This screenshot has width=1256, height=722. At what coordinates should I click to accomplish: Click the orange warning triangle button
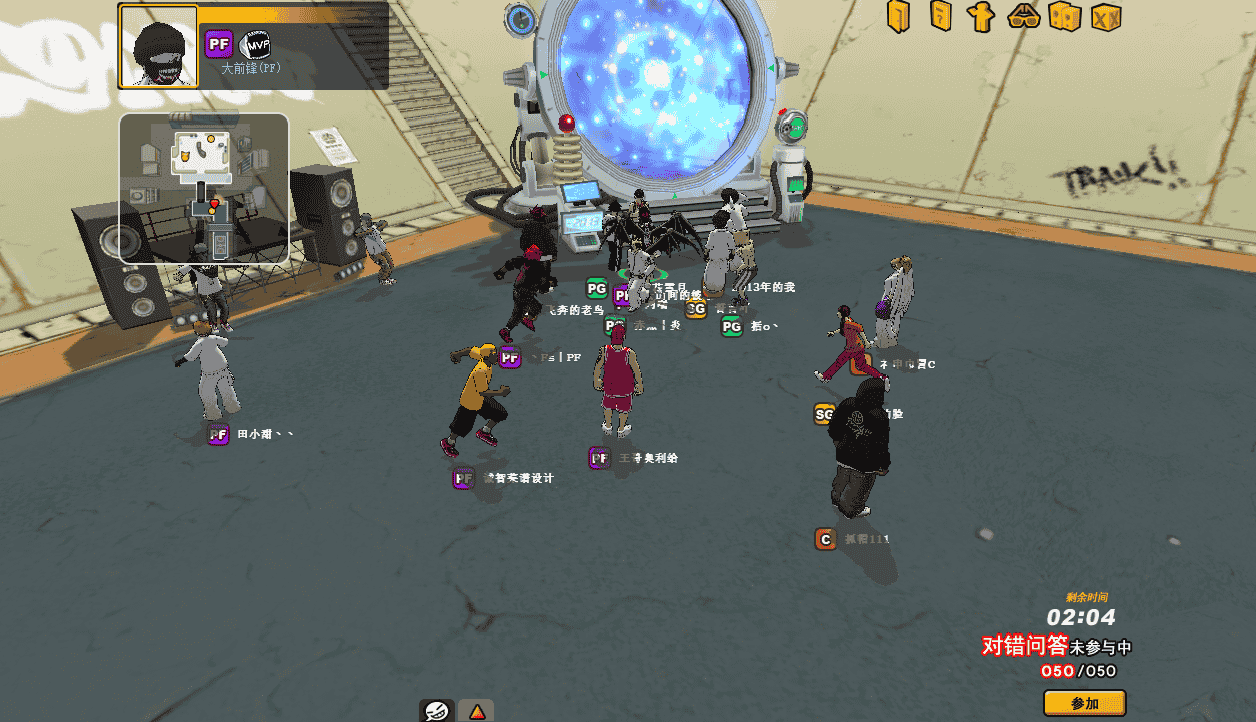pos(477,711)
